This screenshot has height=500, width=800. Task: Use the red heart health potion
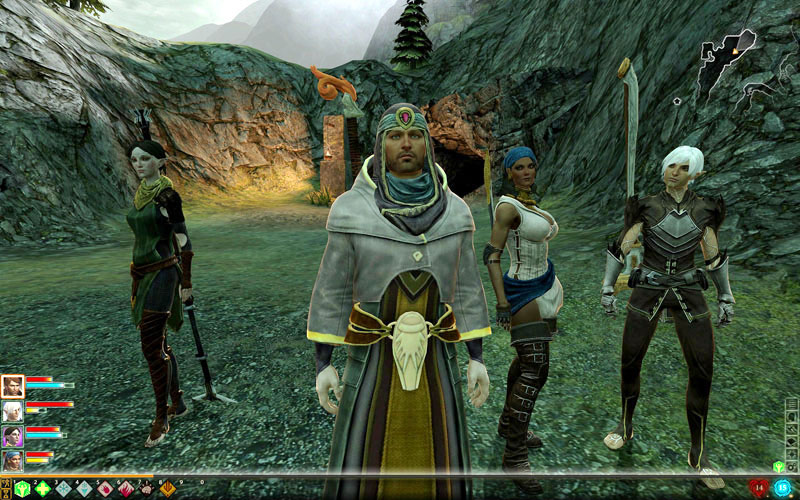pos(759,487)
